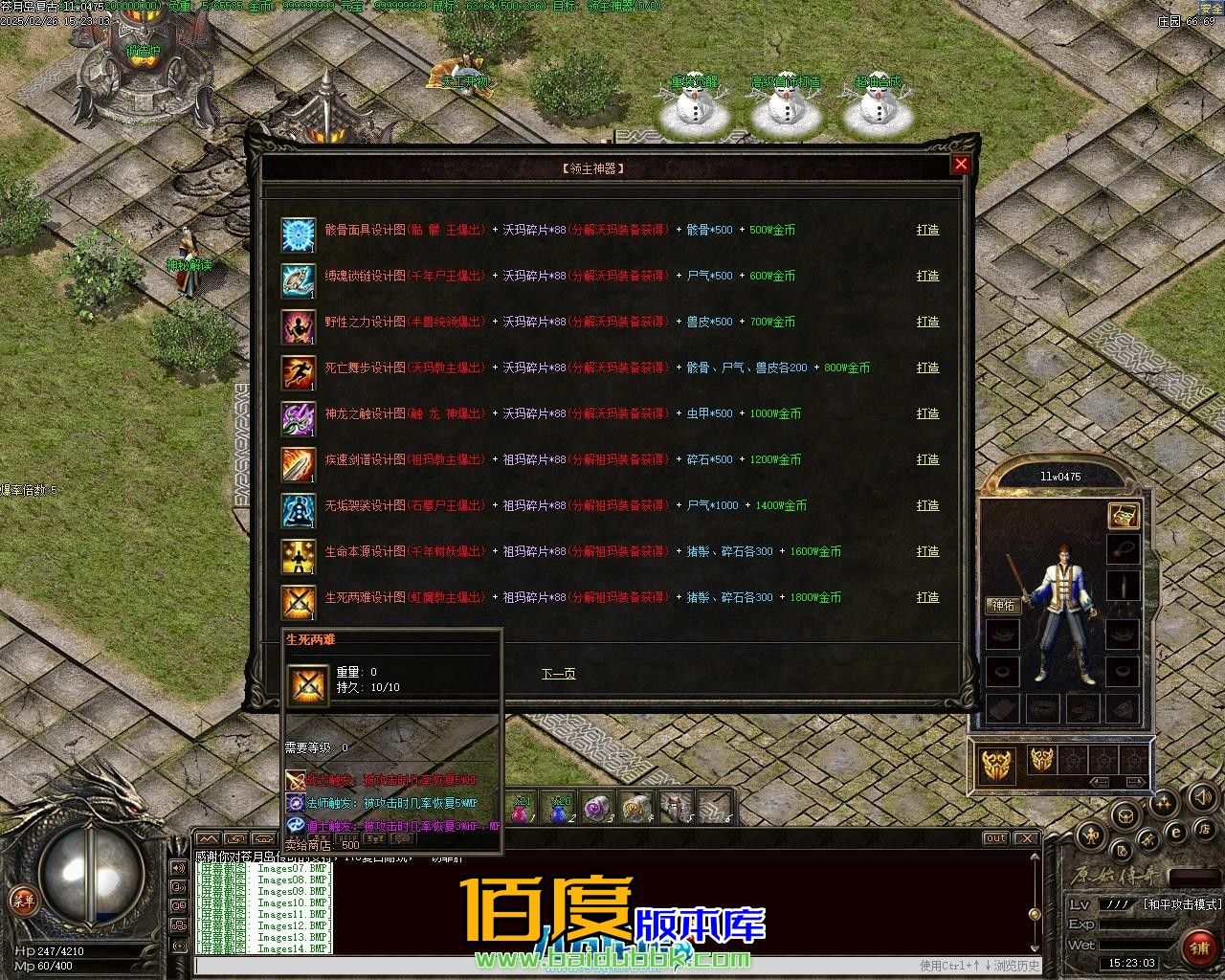This screenshot has height=980, width=1225.
Task: Craft 无垢袈裟 via its 打造 link
Action: coord(927,506)
